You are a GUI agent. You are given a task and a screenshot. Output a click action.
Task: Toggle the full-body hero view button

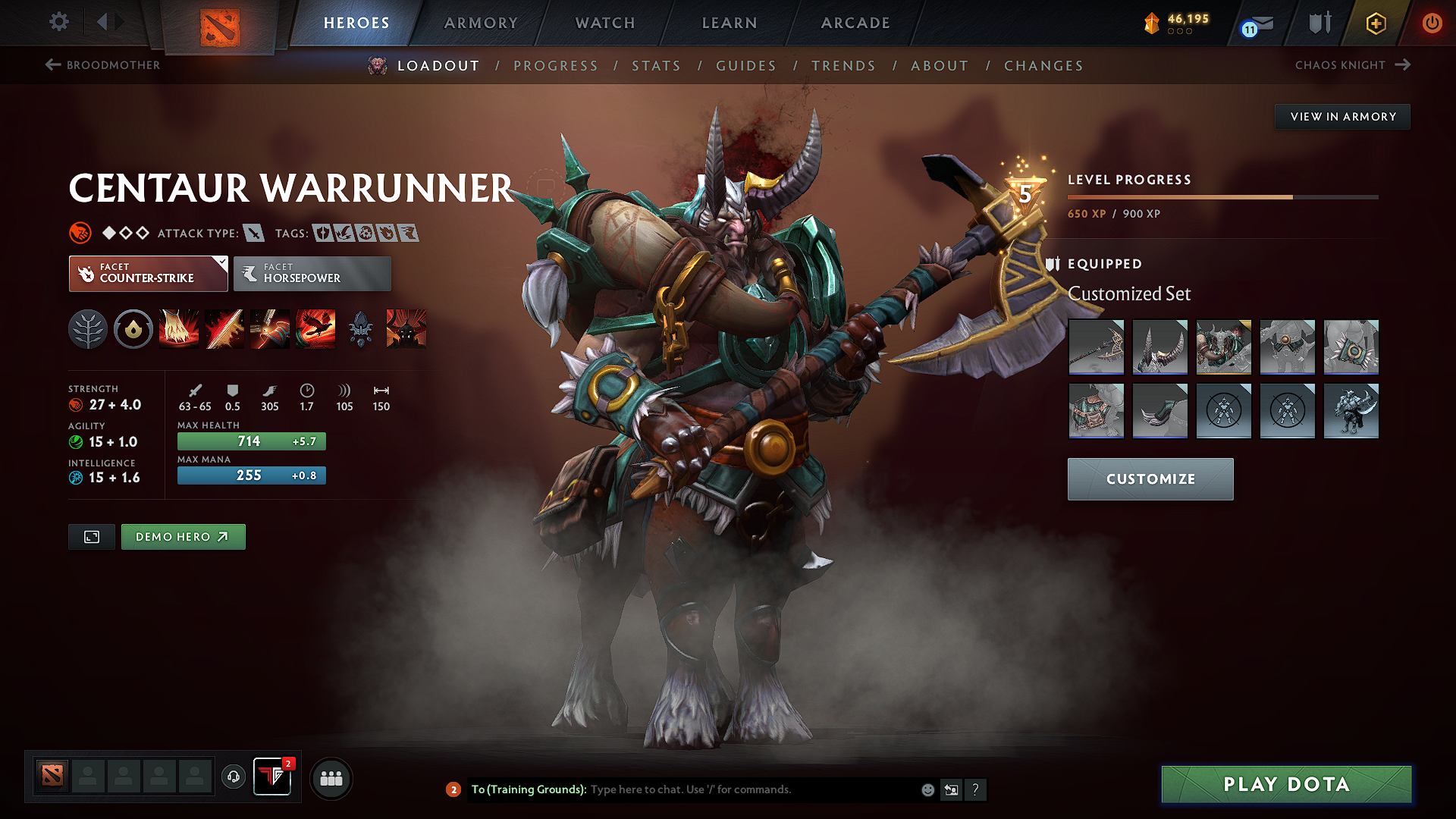pyautogui.click(x=91, y=536)
